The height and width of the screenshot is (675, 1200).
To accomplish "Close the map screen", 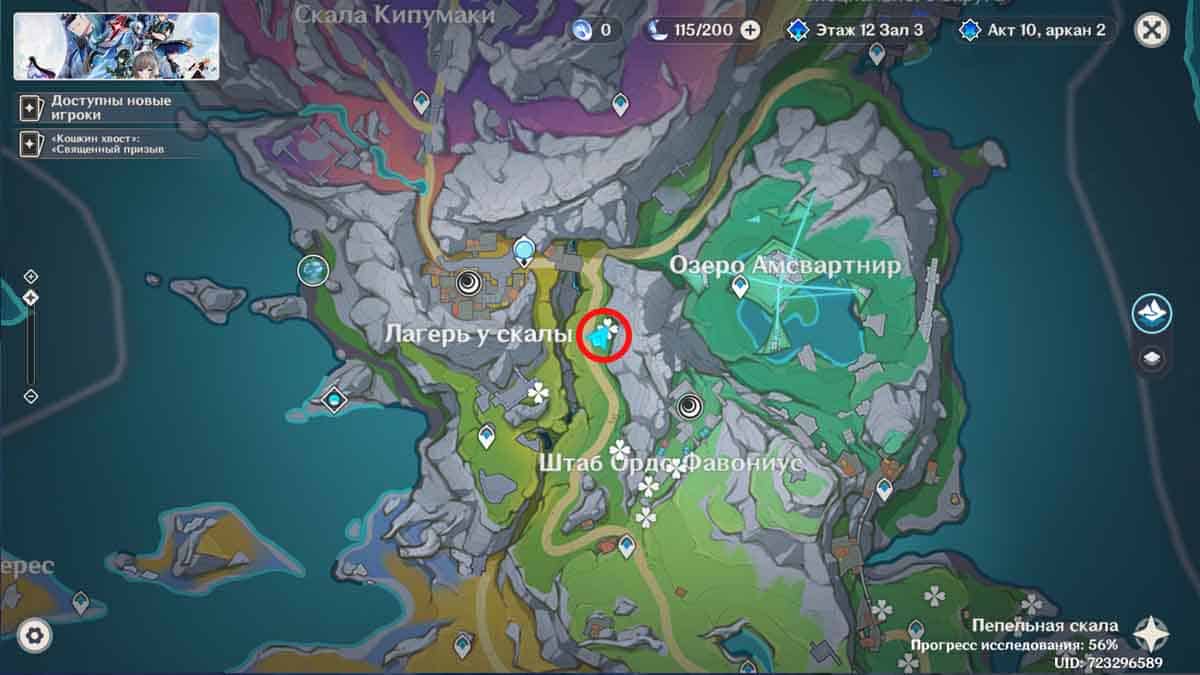I will click(1152, 30).
